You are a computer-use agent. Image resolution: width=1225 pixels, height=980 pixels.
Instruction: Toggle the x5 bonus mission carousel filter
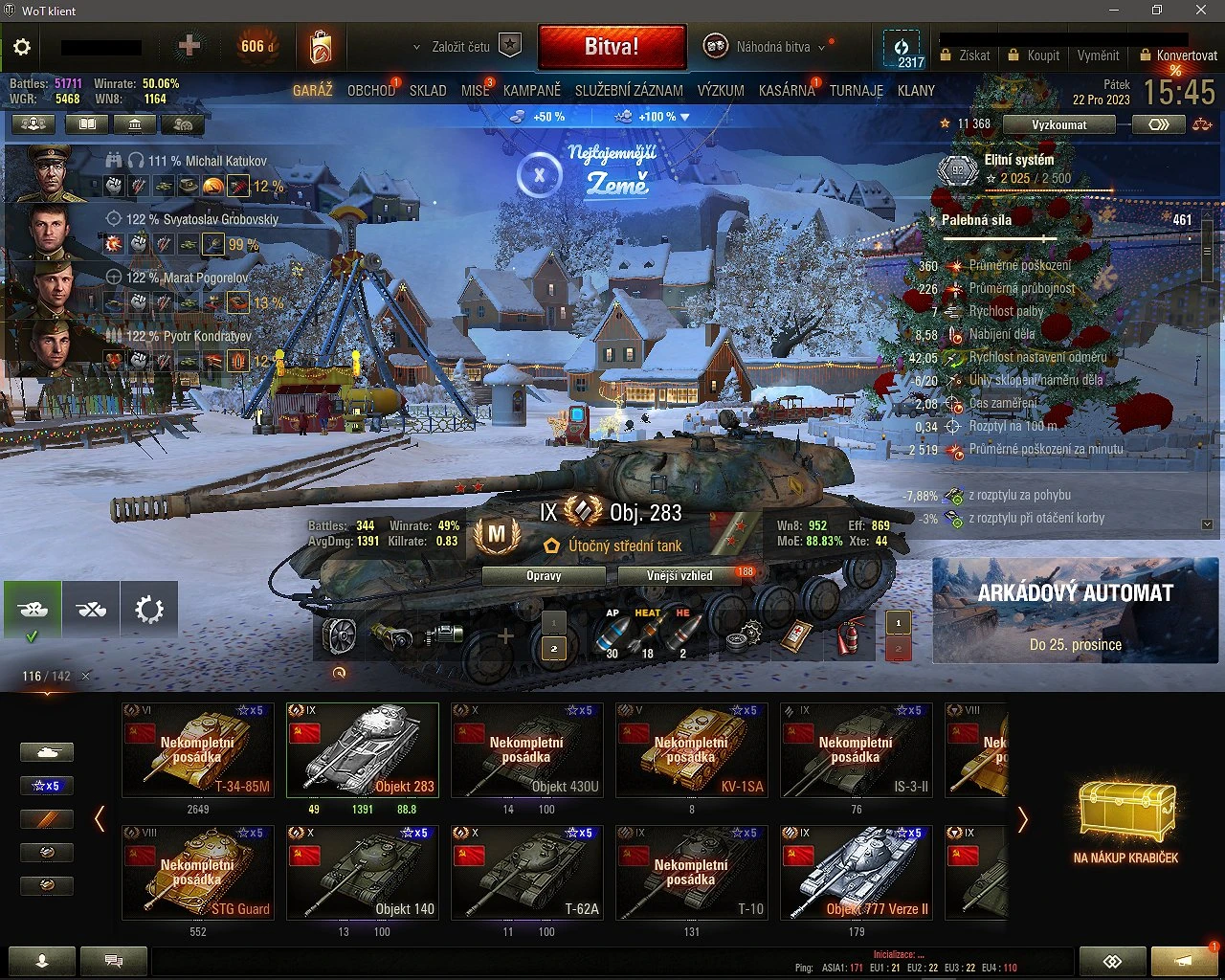click(x=47, y=785)
